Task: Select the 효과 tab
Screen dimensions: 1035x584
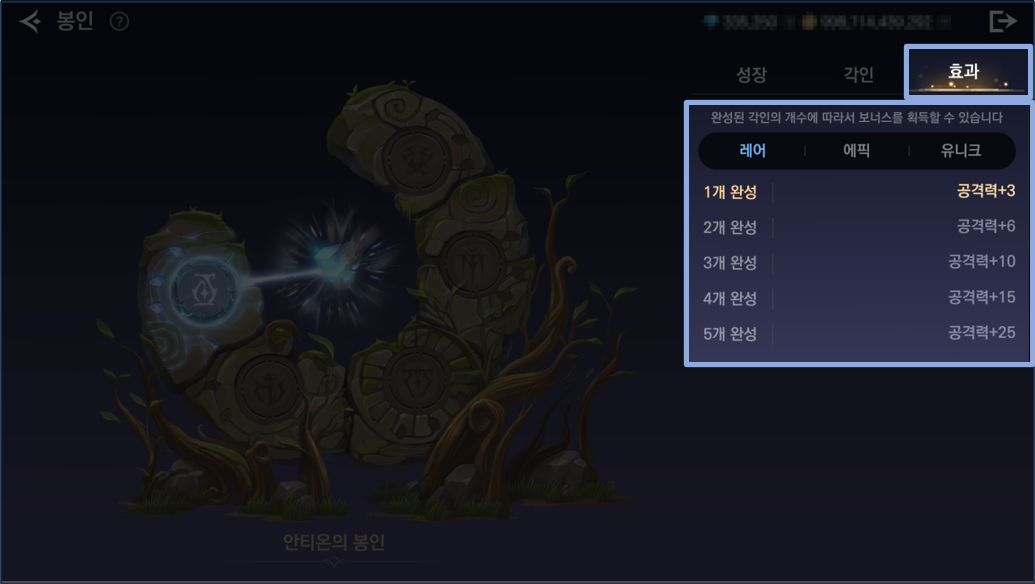Action: [x=964, y=72]
